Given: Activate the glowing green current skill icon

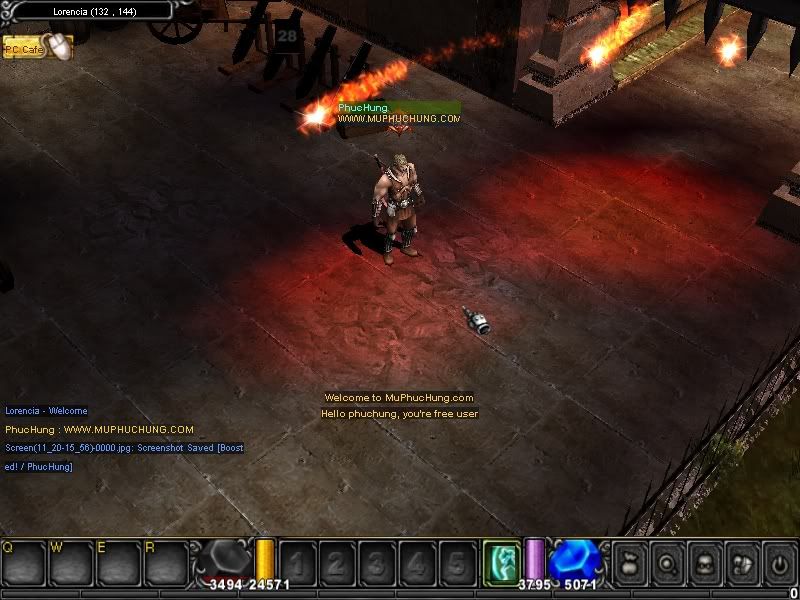Looking at the screenshot, I should [x=500, y=561].
